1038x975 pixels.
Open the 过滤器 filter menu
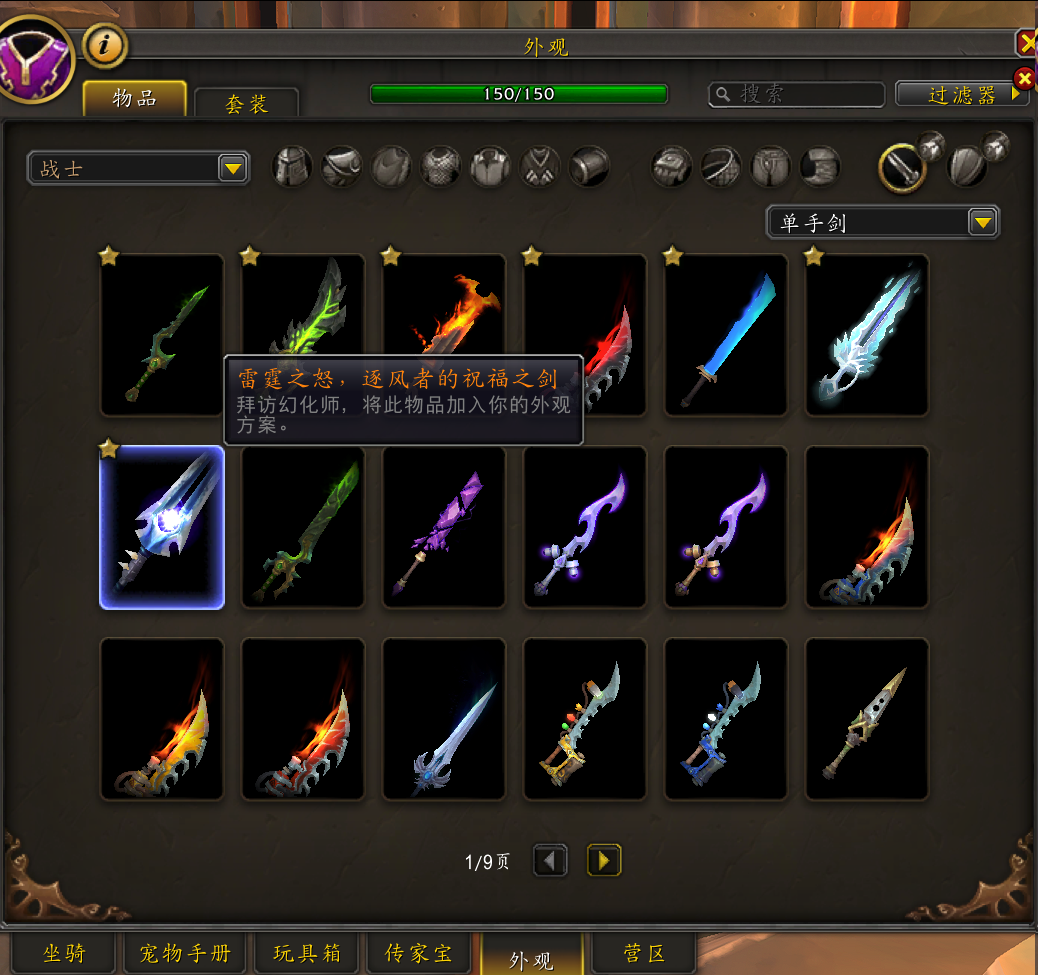(x=961, y=94)
